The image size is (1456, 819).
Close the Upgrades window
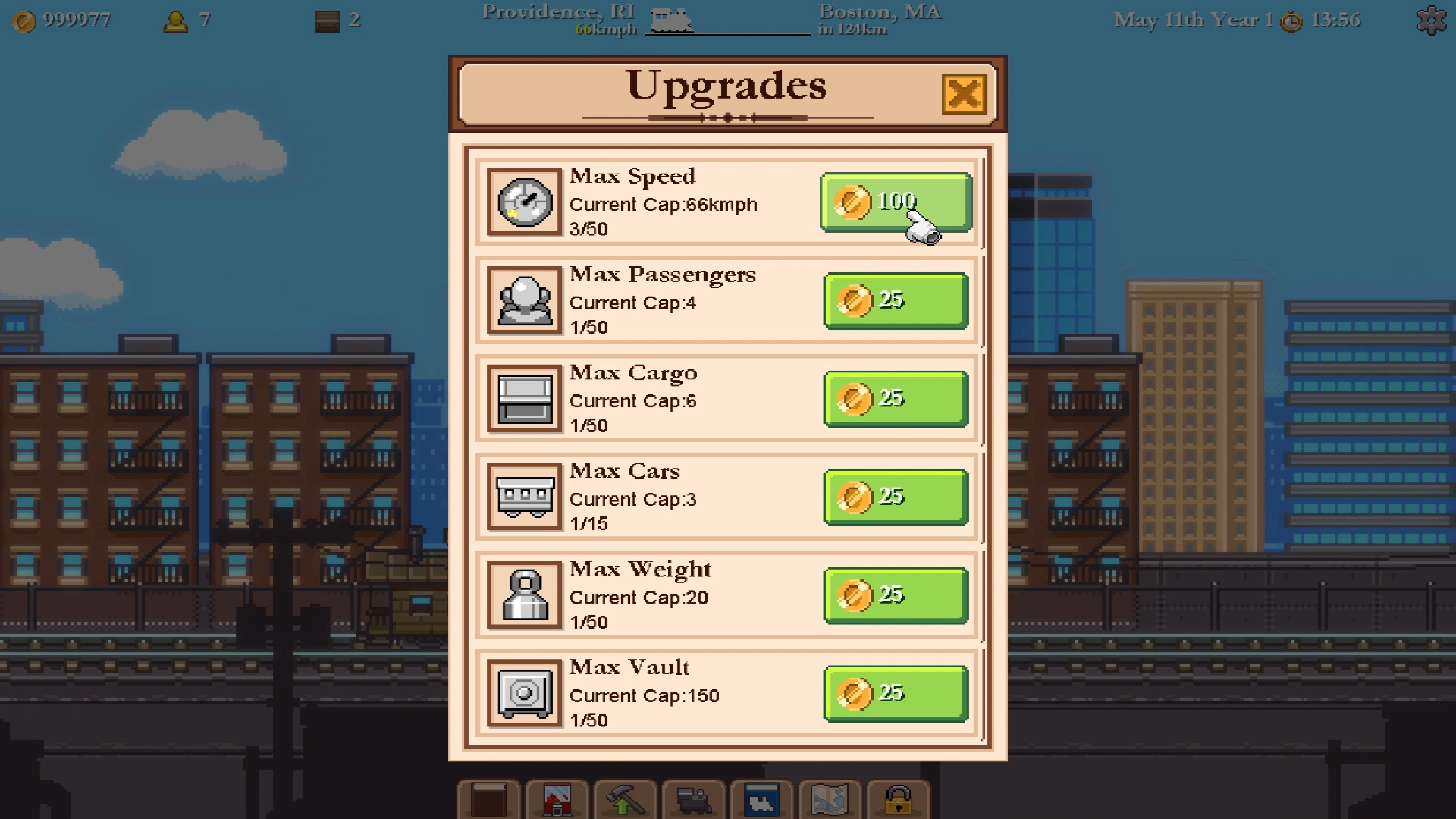pos(964,93)
